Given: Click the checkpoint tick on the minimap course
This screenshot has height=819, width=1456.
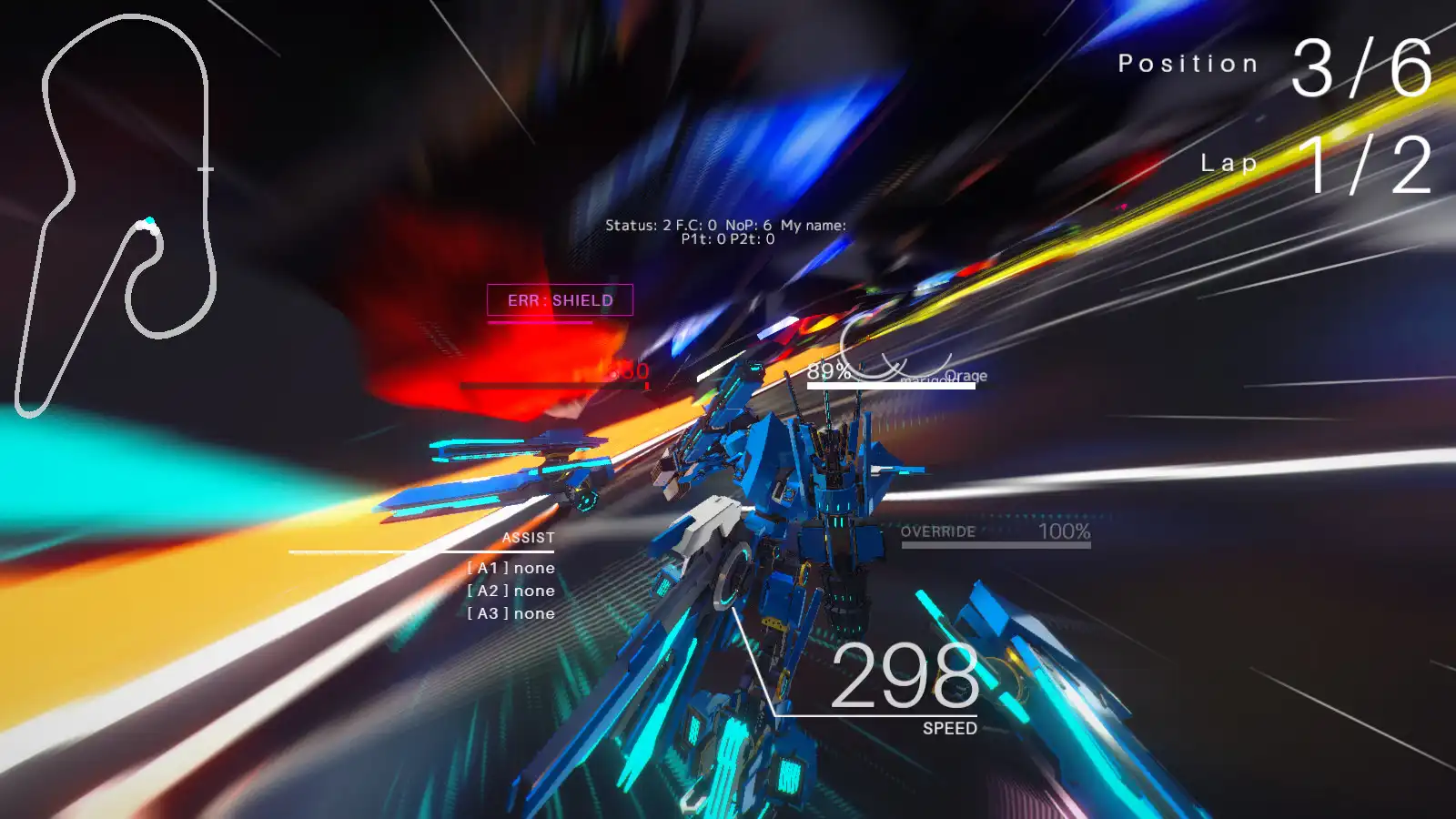Looking at the screenshot, I should (206, 168).
